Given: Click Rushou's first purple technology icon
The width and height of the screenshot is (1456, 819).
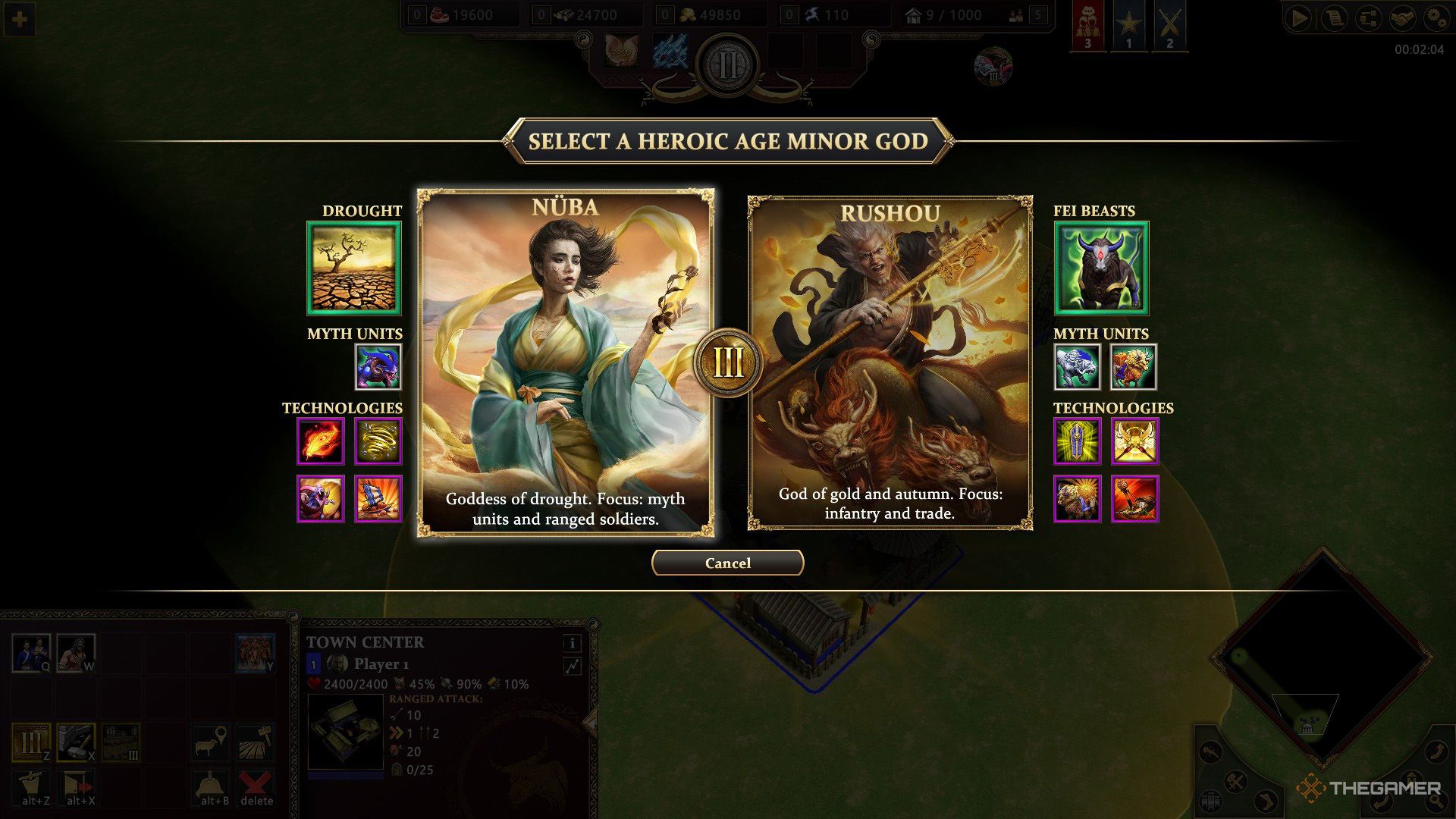Looking at the screenshot, I should (x=1078, y=441).
